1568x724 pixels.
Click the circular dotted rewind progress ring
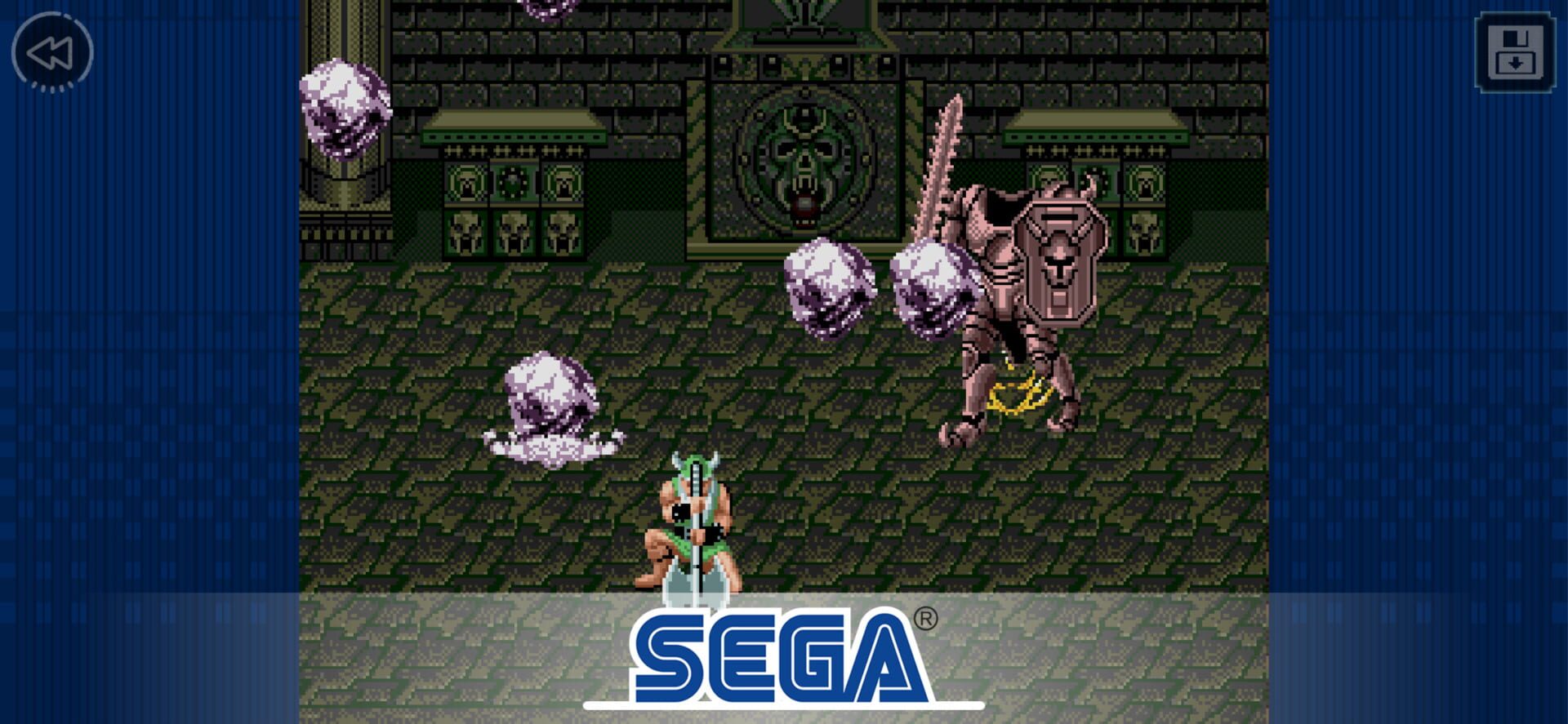[51, 53]
